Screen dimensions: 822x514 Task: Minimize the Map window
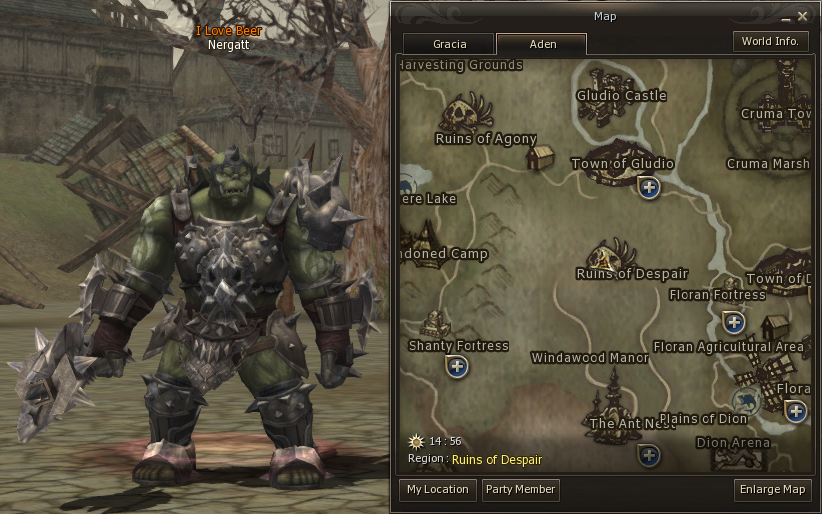786,17
